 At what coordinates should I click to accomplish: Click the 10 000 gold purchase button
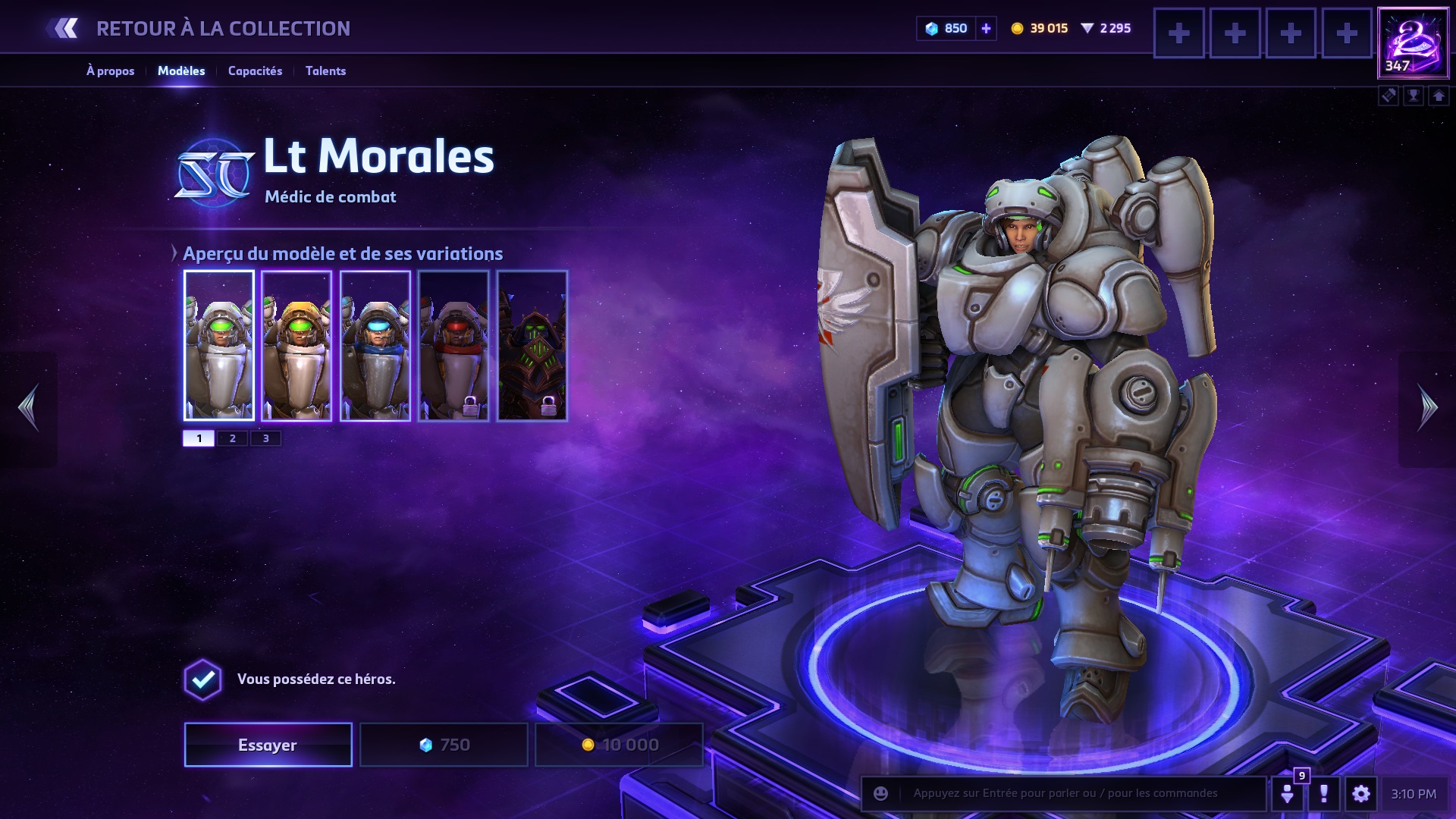[619, 745]
